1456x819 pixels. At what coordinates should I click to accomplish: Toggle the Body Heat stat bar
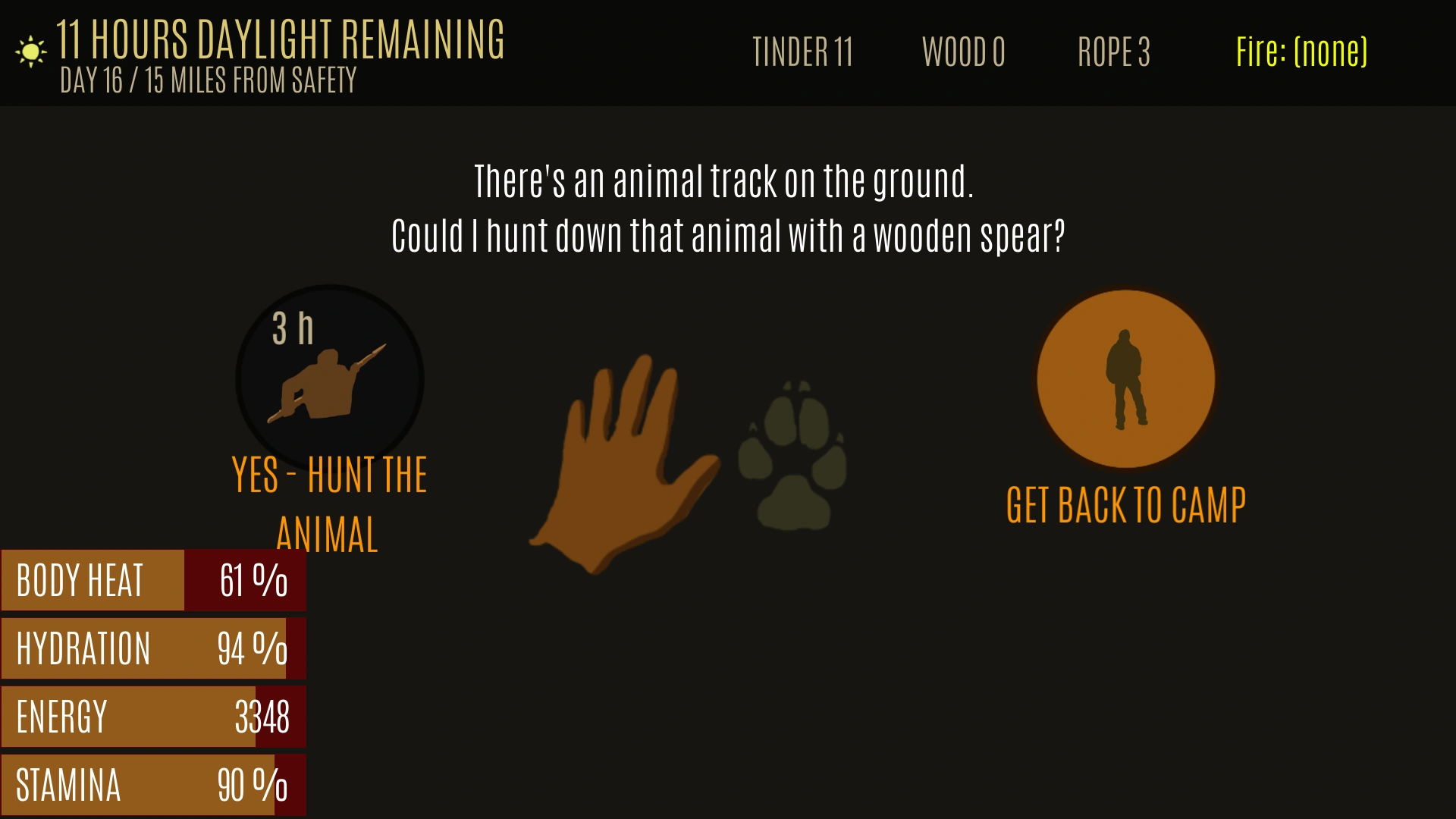tap(152, 580)
